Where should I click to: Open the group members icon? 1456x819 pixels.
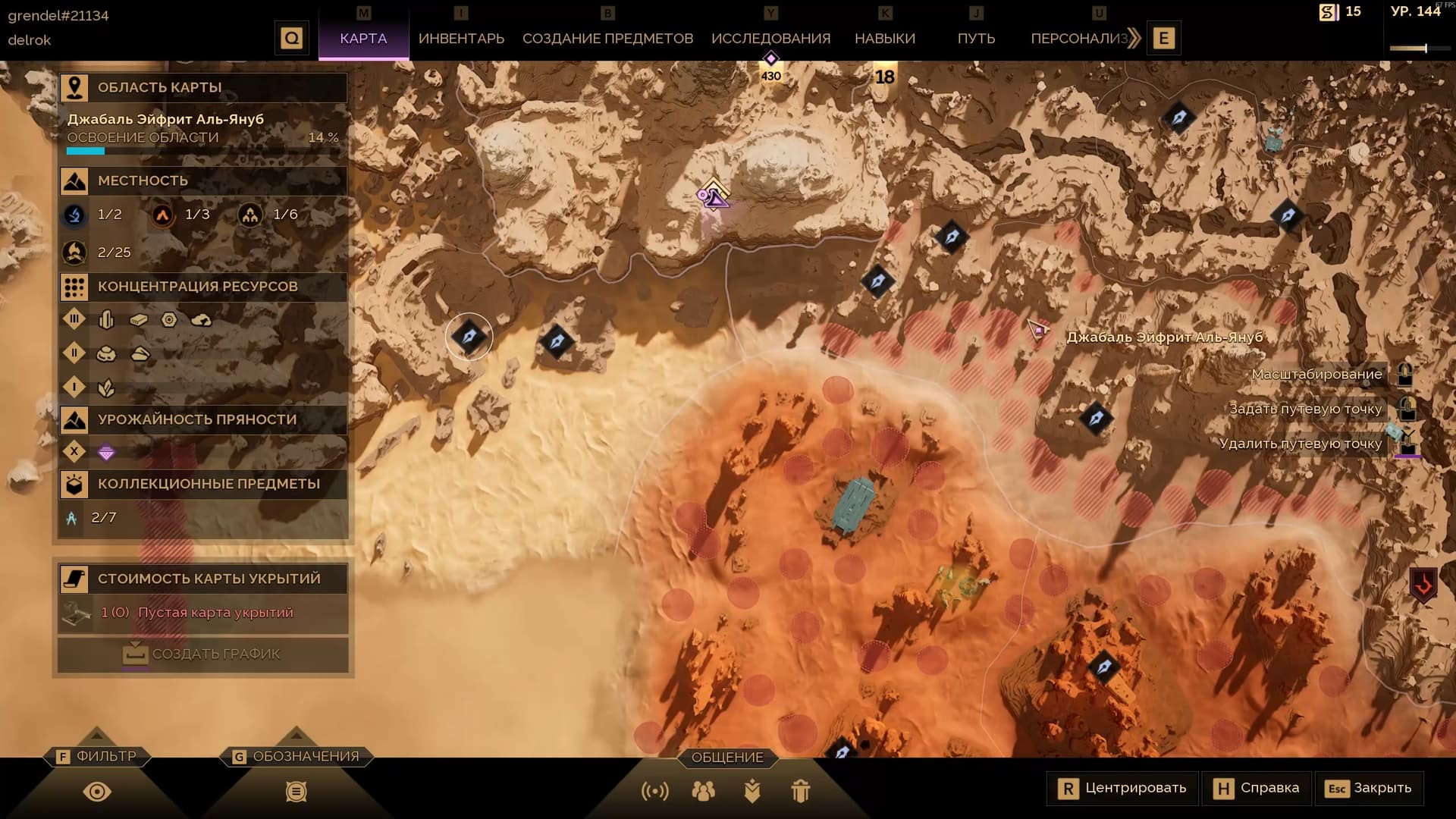[703, 792]
